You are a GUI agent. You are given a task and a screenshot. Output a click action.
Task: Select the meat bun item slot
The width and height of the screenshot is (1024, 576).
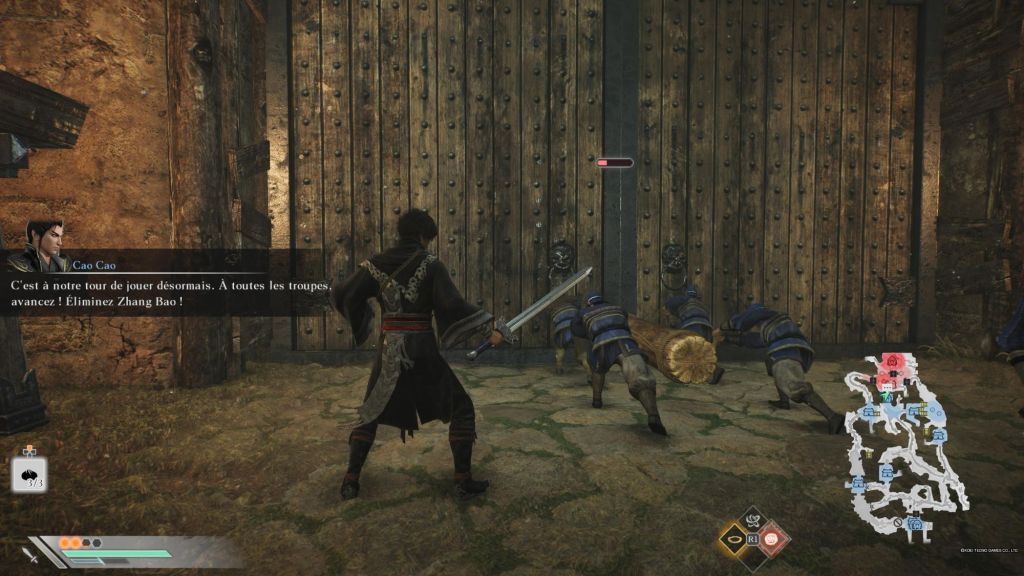pos(30,473)
